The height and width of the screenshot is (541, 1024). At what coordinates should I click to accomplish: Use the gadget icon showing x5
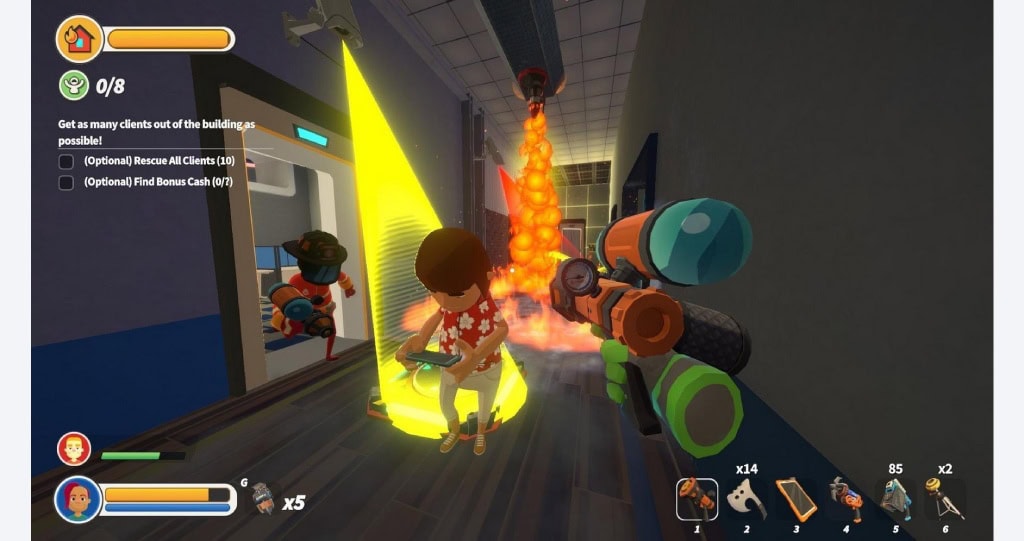tap(263, 497)
